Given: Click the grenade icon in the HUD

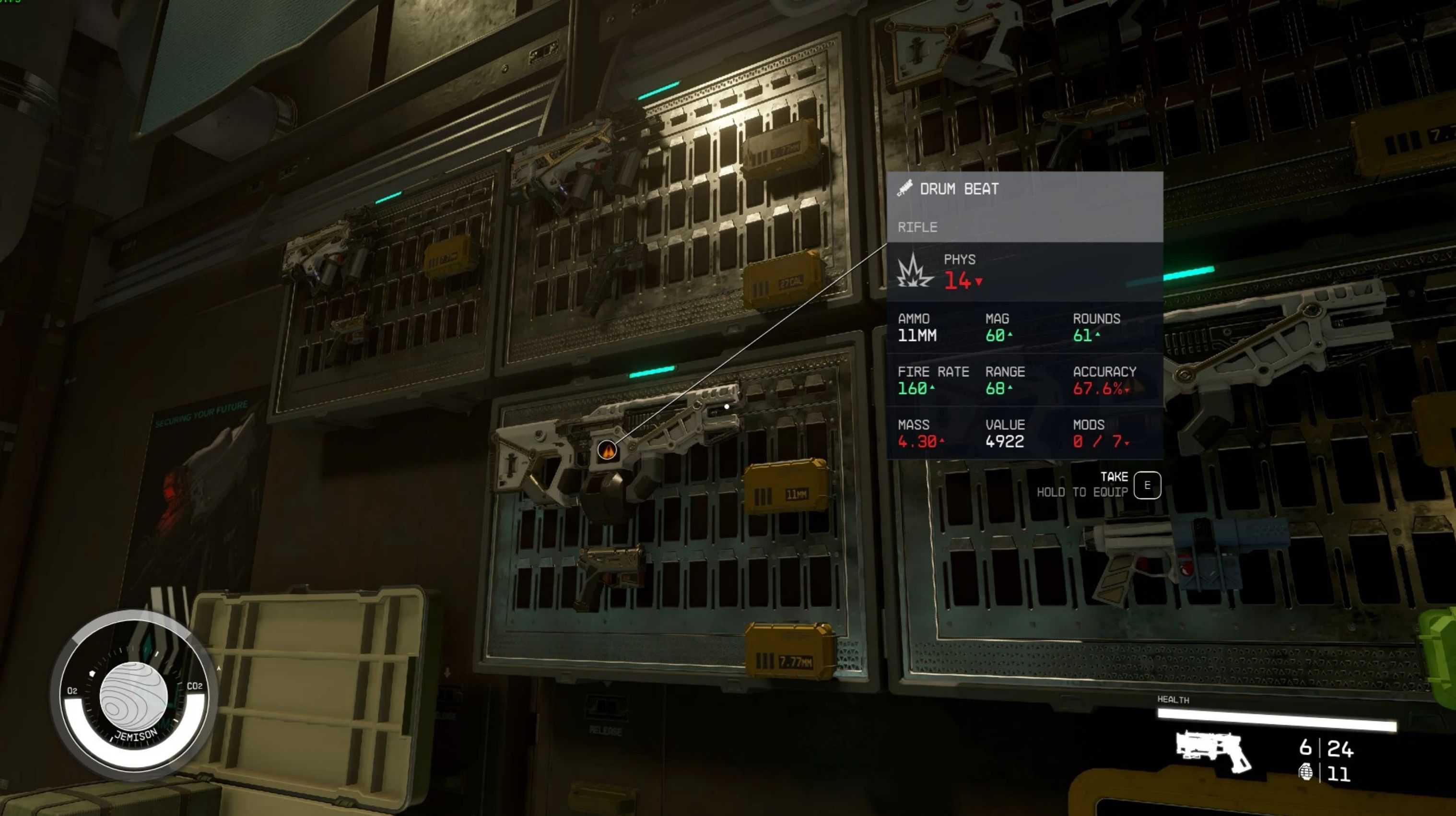Looking at the screenshot, I should tap(1305, 772).
